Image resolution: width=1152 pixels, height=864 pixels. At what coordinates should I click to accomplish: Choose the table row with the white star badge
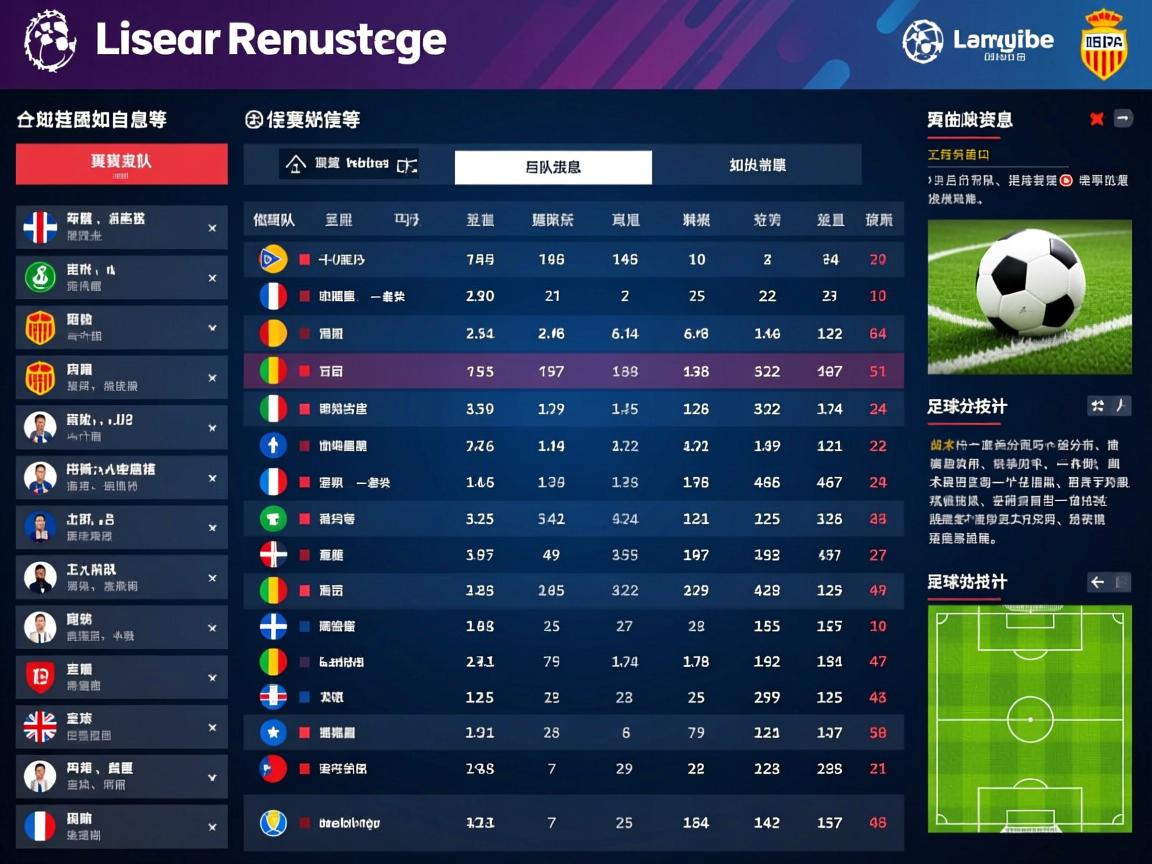tap(573, 733)
